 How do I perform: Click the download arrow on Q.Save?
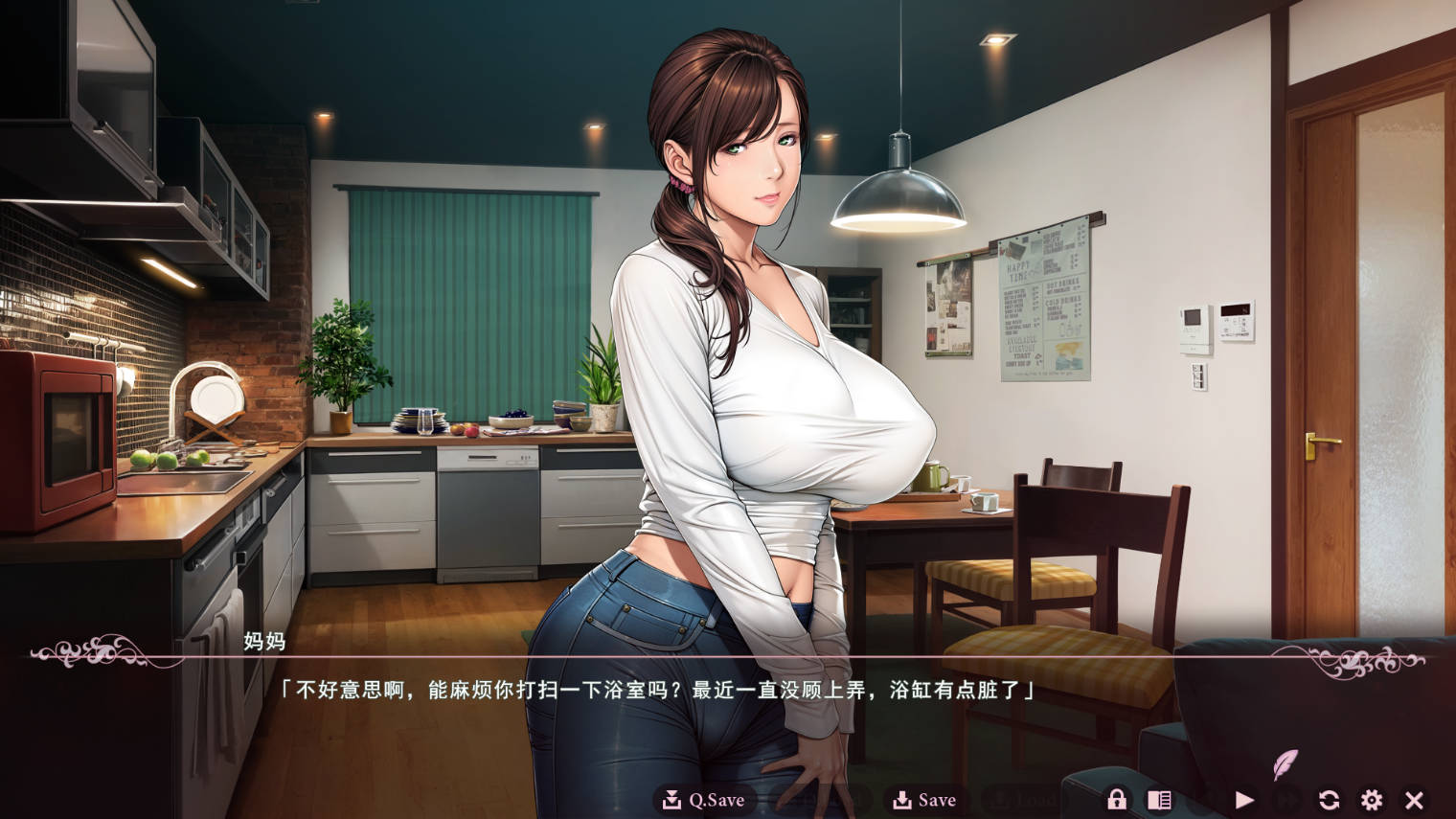tap(672, 798)
